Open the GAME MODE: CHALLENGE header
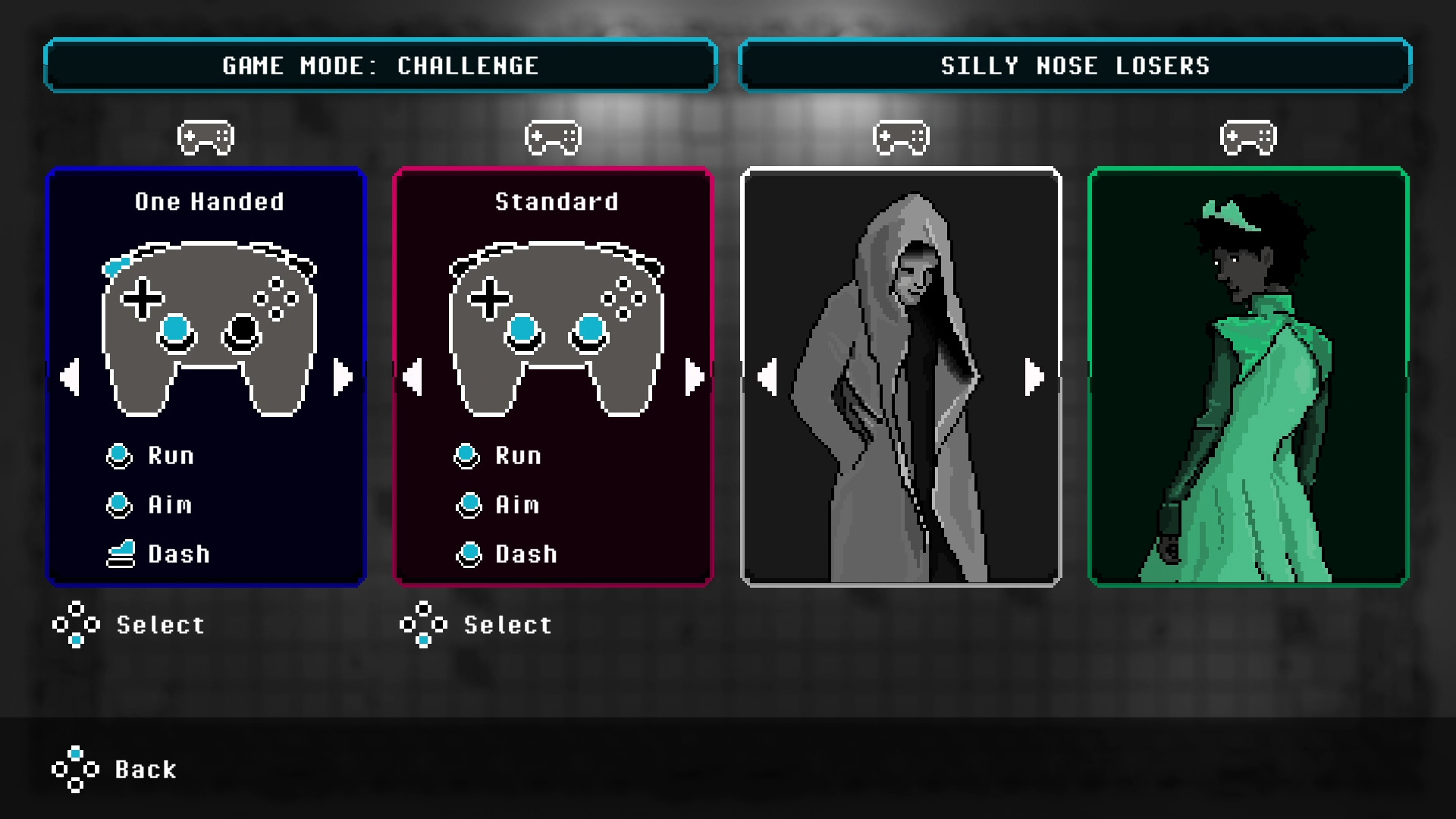This screenshot has width=1456, height=819. 380,65
